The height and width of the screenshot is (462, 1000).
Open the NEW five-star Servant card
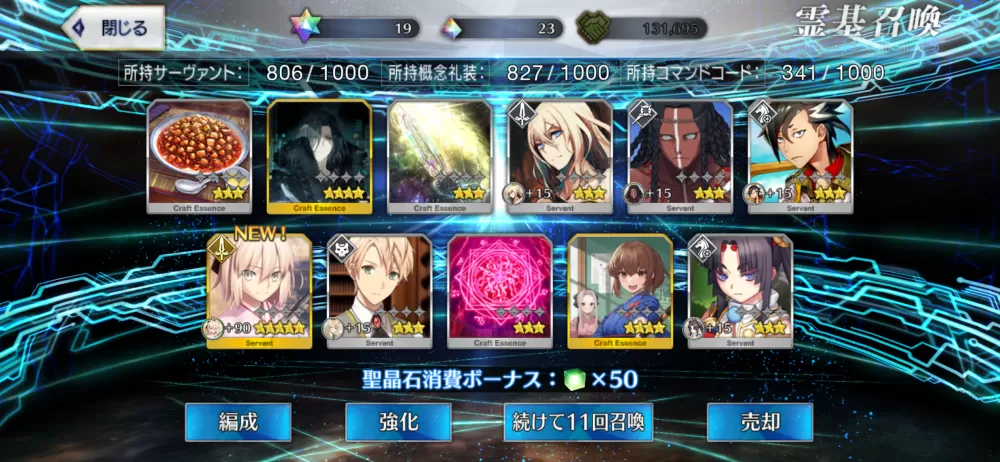(x=259, y=291)
